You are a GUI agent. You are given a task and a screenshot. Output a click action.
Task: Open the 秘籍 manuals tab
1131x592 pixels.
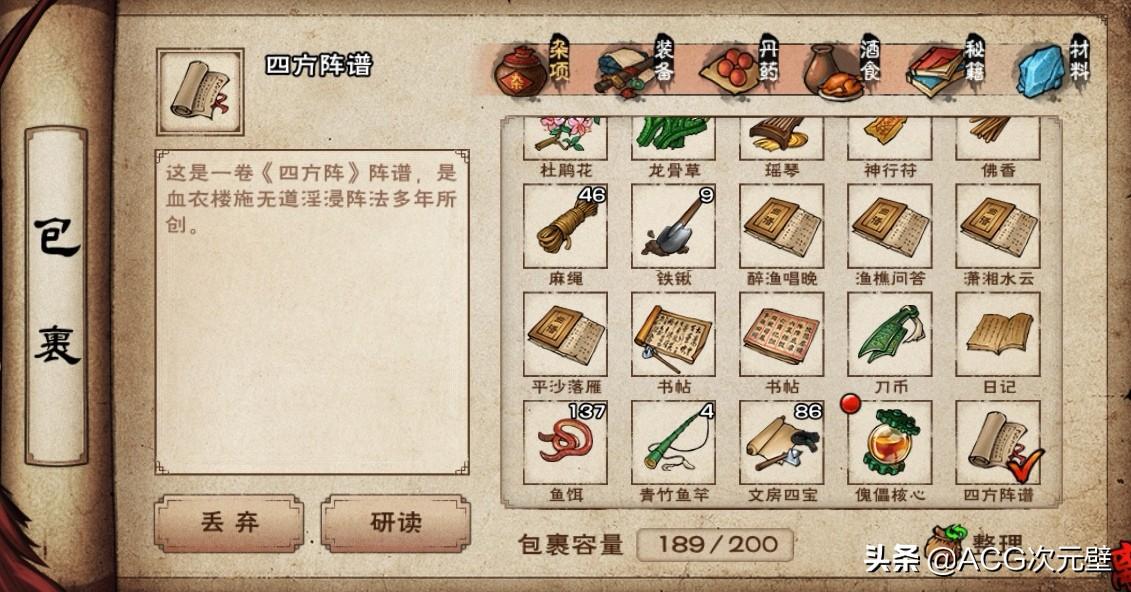[948, 68]
